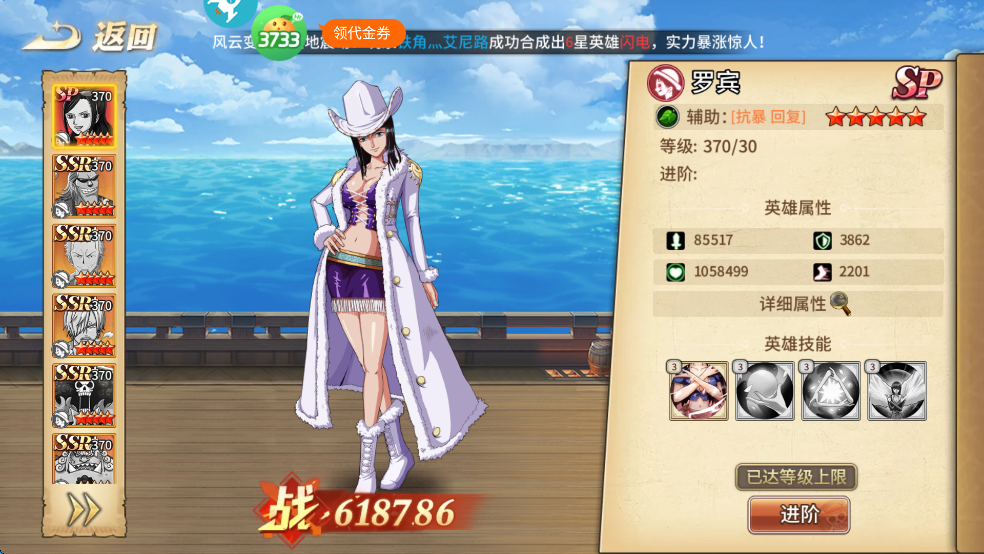Inspect the hand-holding-orb skill icon
This screenshot has width=984, height=554.
point(764,391)
